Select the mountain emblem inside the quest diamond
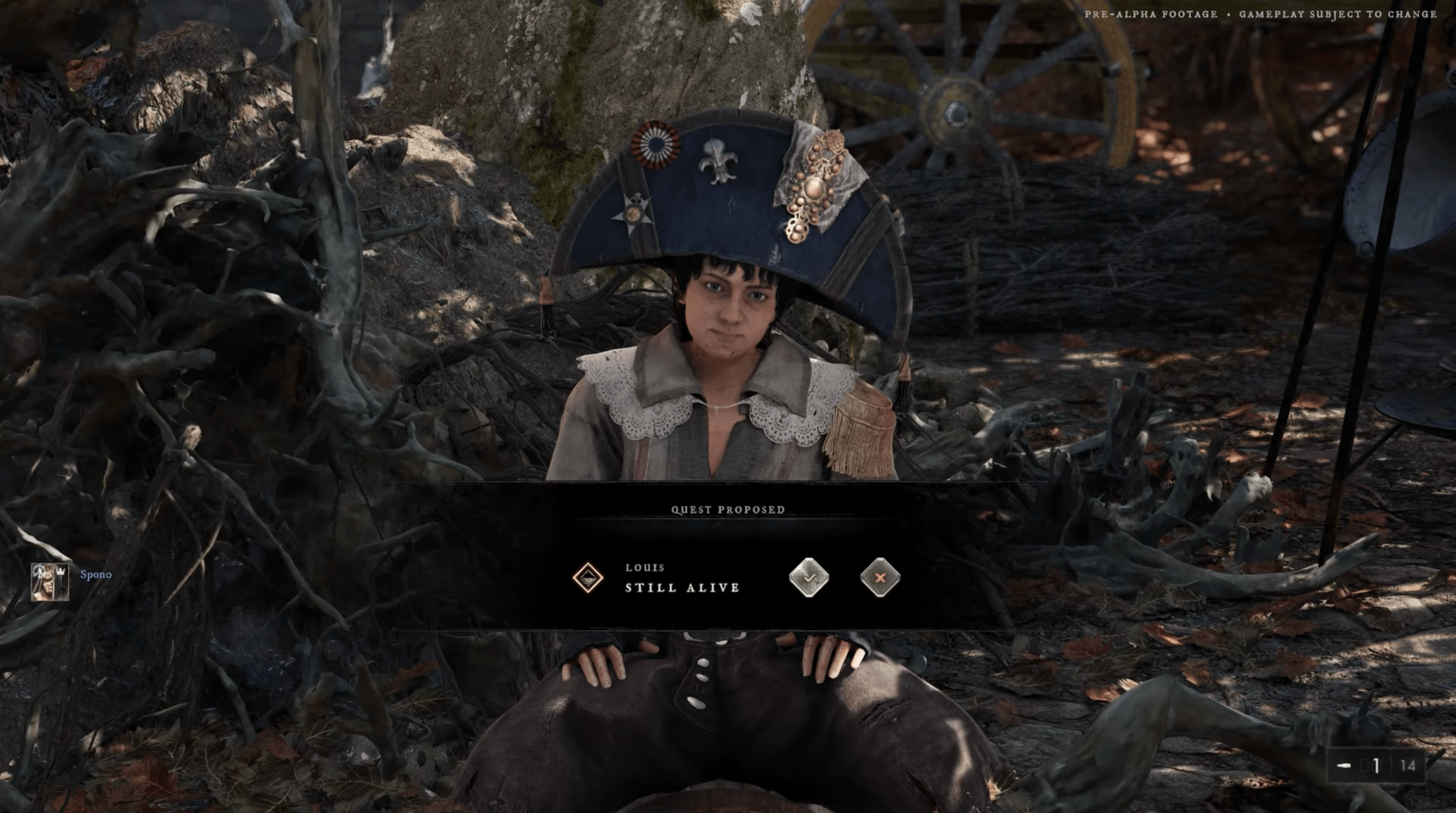 tap(589, 577)
